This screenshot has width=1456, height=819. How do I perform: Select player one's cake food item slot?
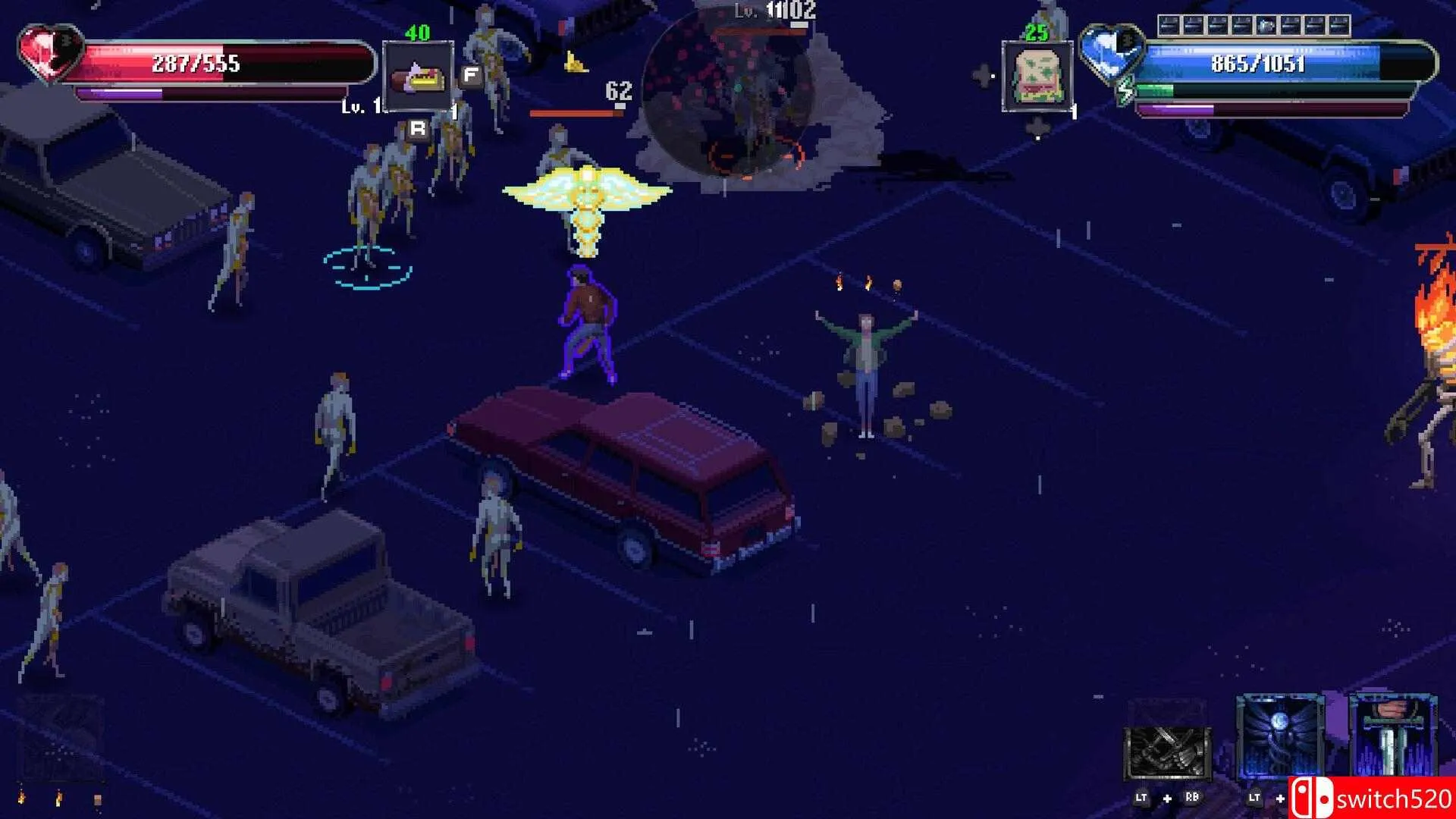pyautogui.click(x=418, y=77)
